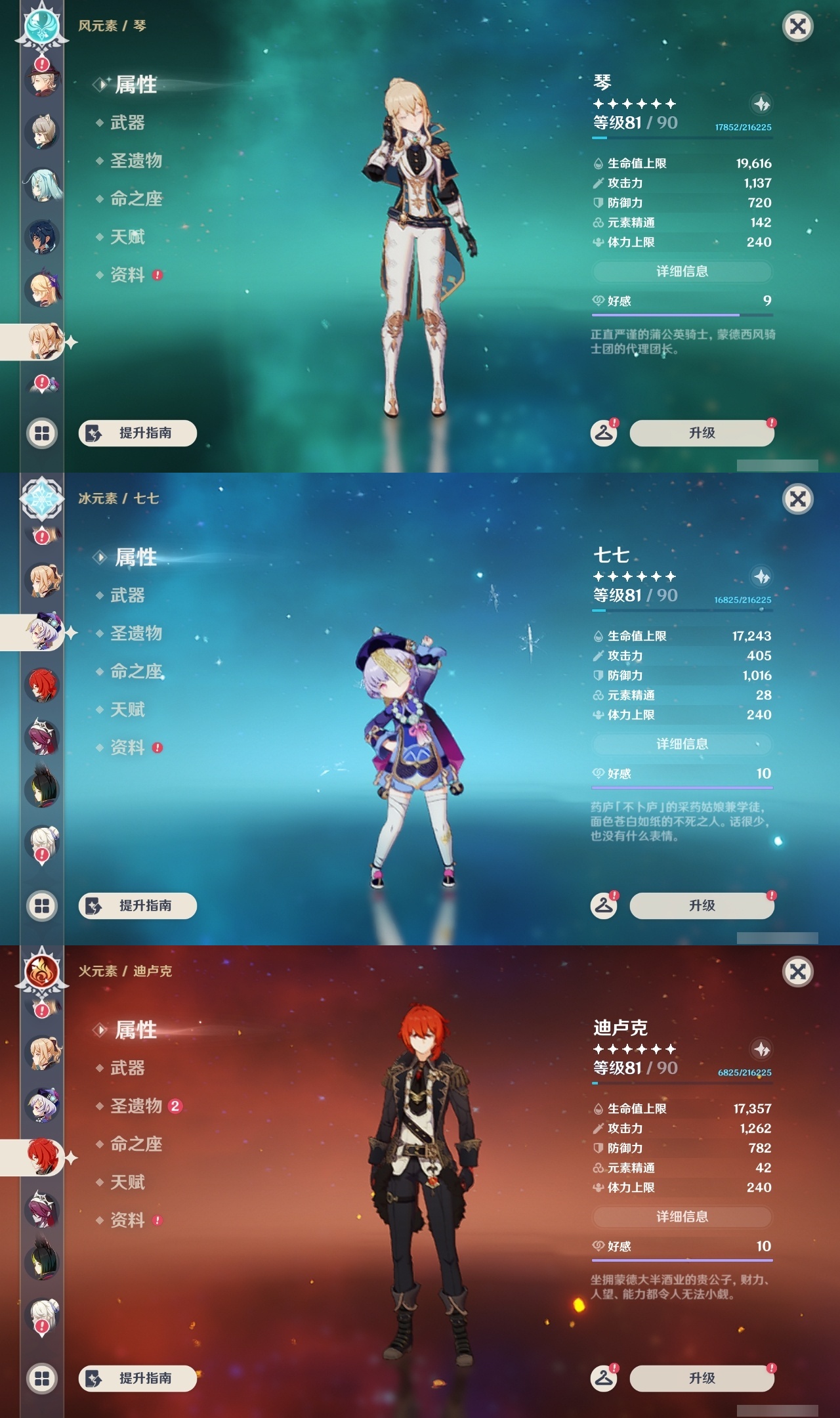Click the 详细信息 button
This screenshot has height=1418, width=840.
682,271
